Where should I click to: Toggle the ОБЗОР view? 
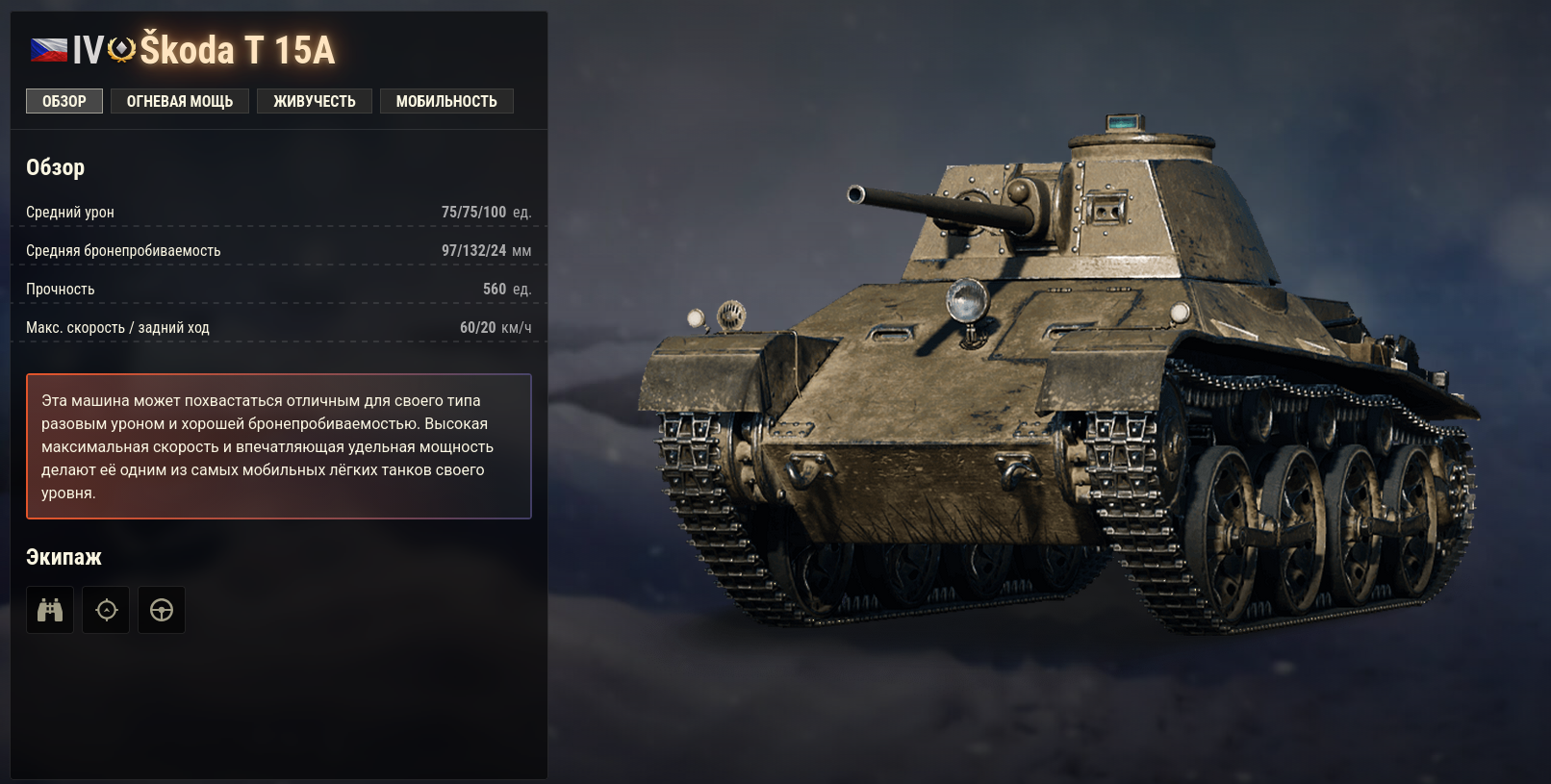[64, 100]
